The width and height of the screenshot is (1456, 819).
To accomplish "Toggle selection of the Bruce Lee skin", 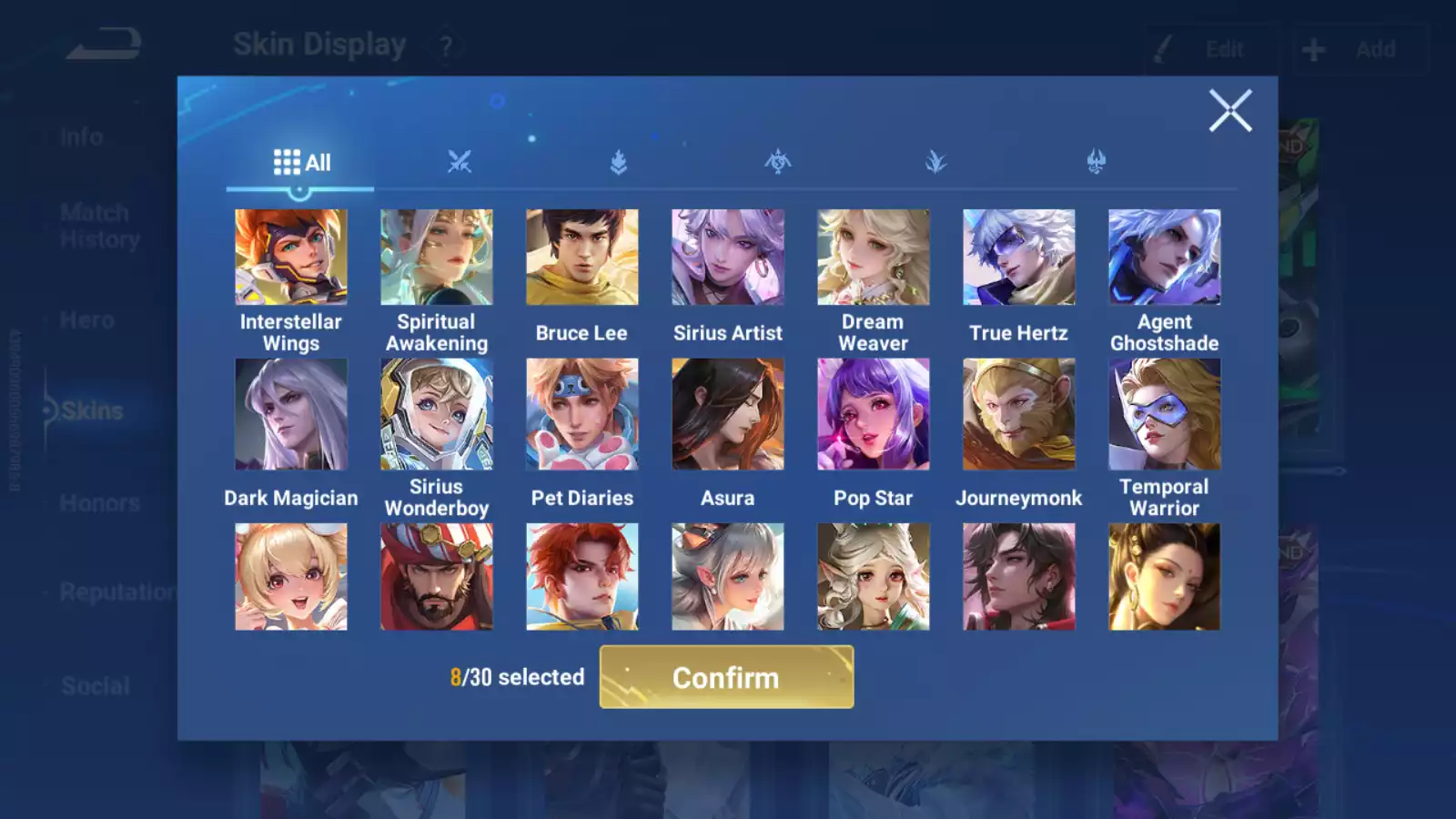I will pyautogui.click(x=582, y=258).
